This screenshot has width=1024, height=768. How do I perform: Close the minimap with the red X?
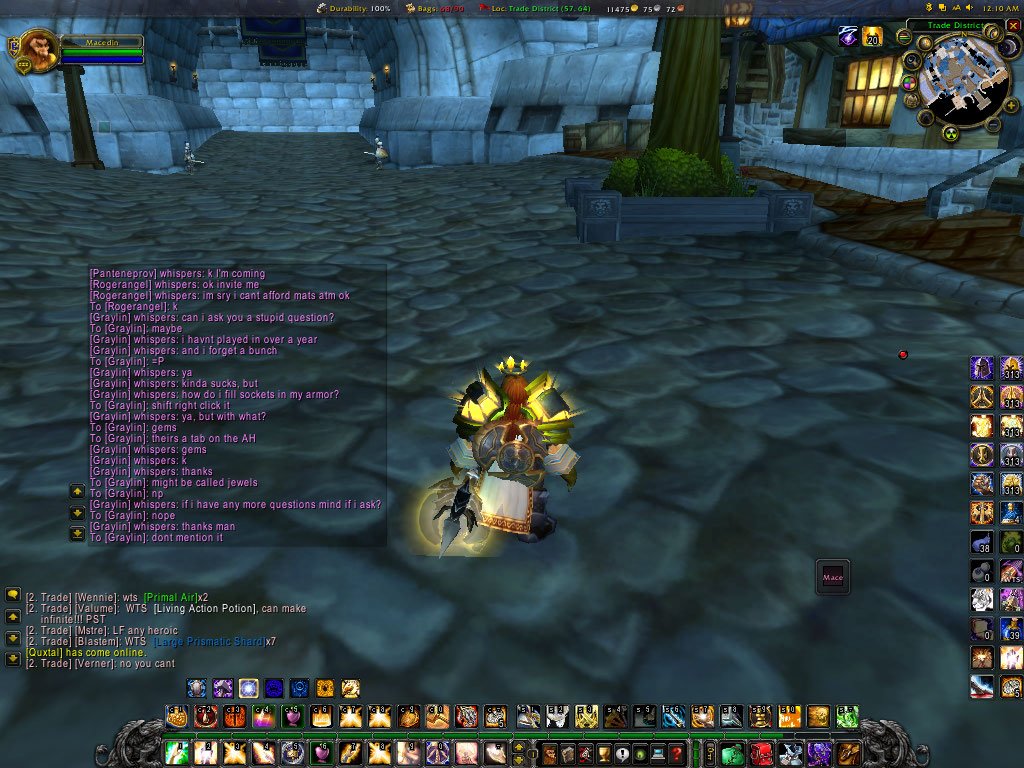1013,25
